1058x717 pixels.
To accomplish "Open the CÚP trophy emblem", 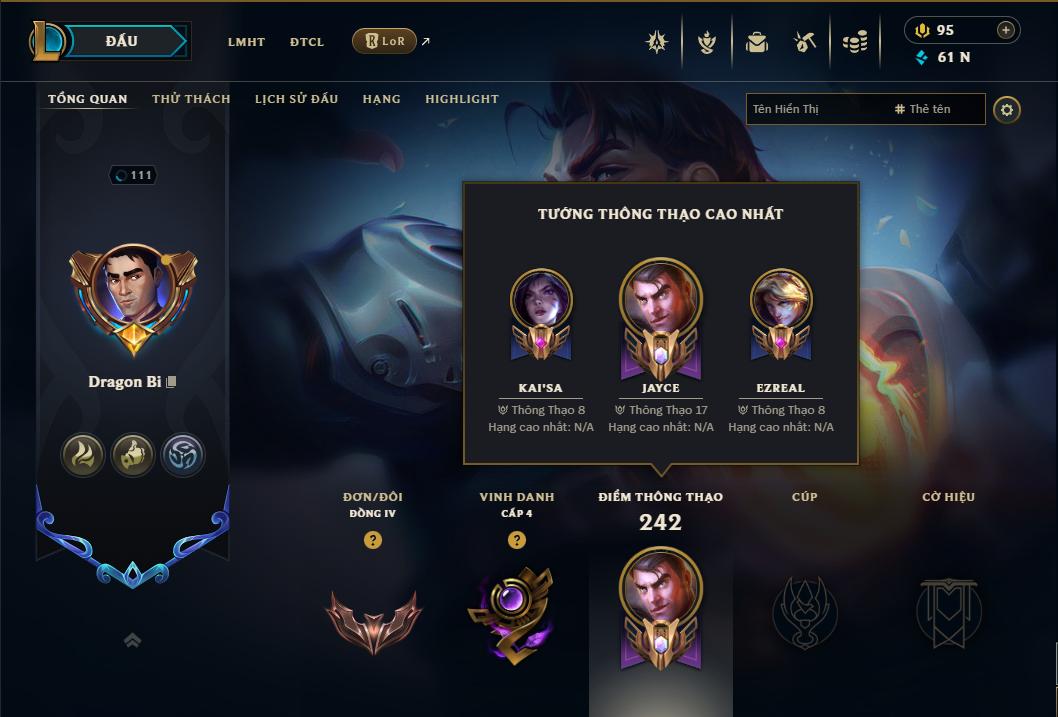I will coord(804,611).
